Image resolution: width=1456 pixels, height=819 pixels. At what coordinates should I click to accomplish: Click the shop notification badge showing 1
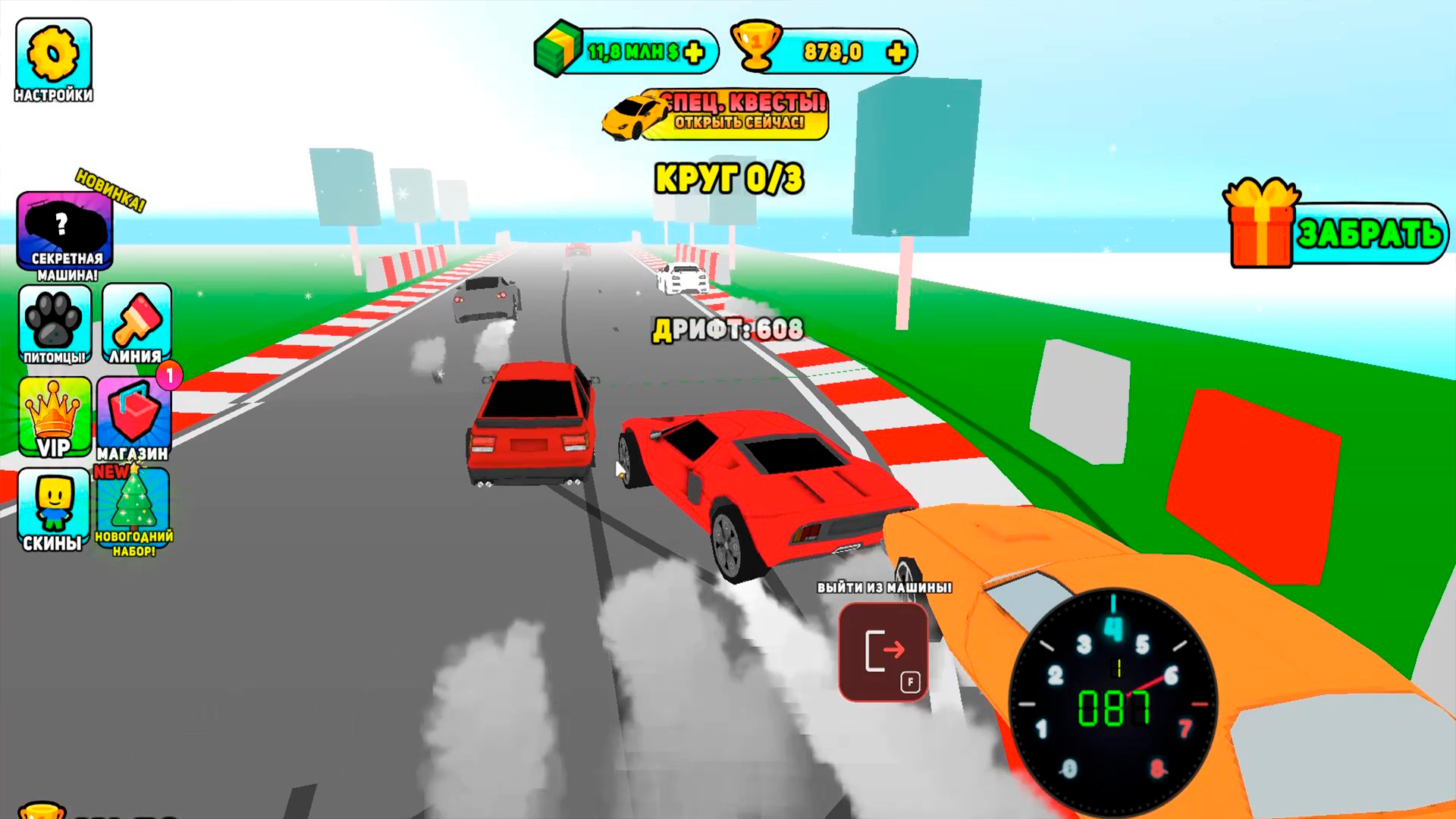point(170,374)
